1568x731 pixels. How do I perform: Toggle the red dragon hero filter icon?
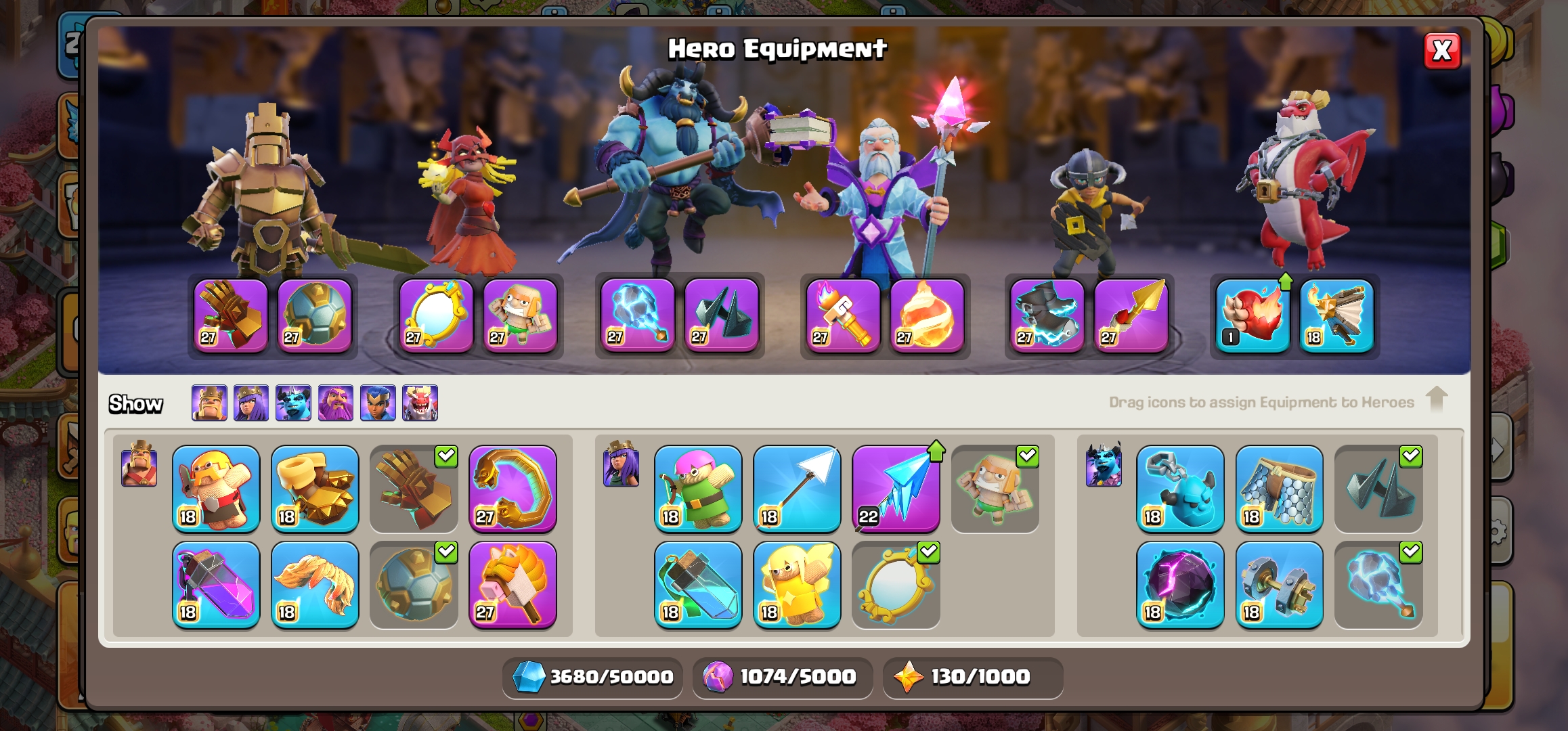click(420, 403)
